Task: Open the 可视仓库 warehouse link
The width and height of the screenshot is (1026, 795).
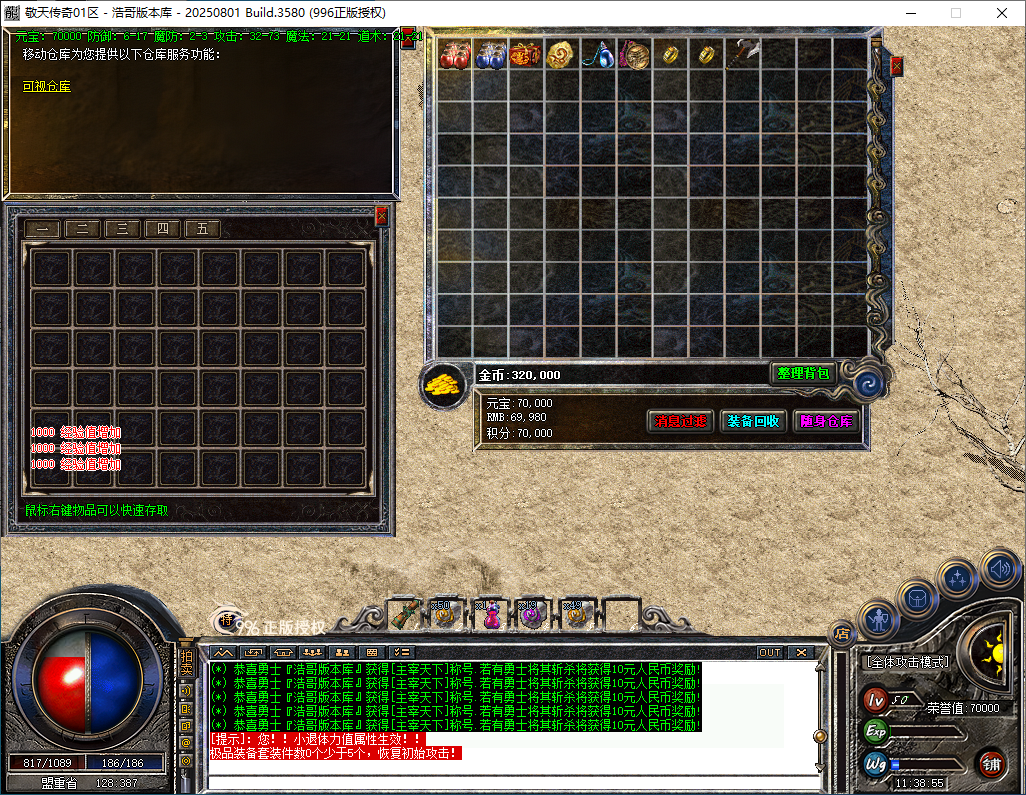Action: click(47, 87)
